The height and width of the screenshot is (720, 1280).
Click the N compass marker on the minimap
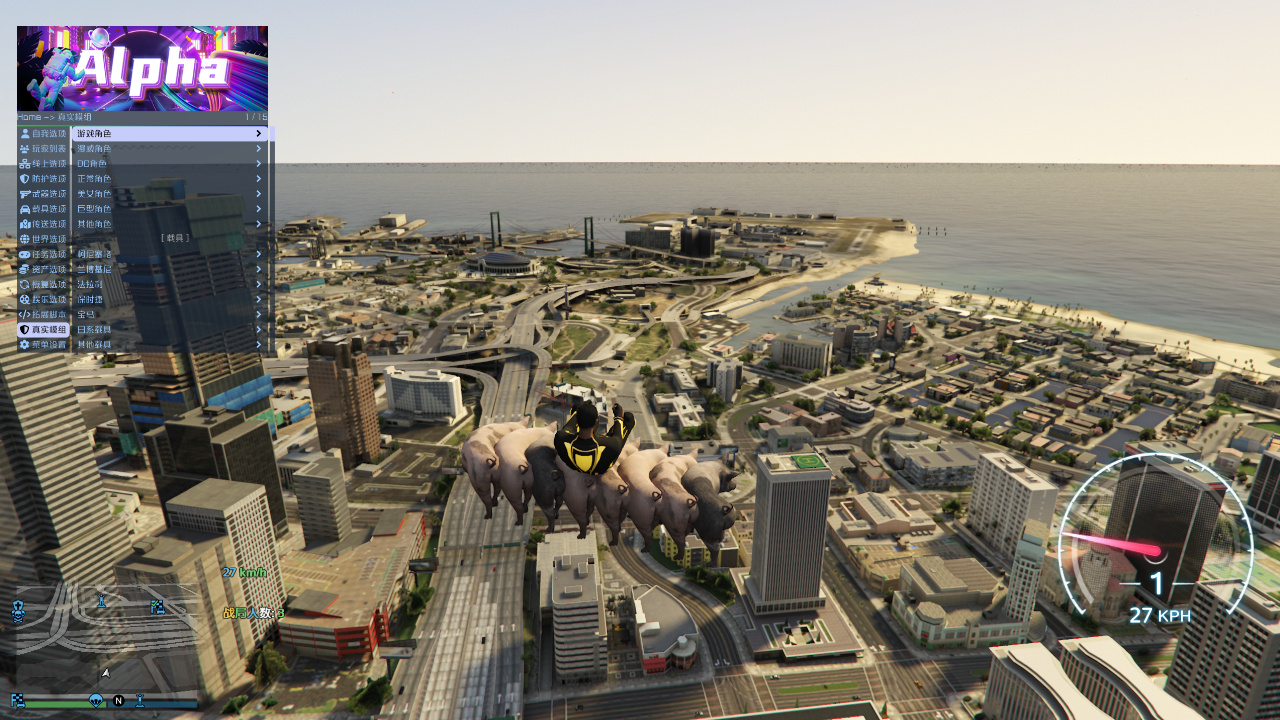(x=119, y=700)
